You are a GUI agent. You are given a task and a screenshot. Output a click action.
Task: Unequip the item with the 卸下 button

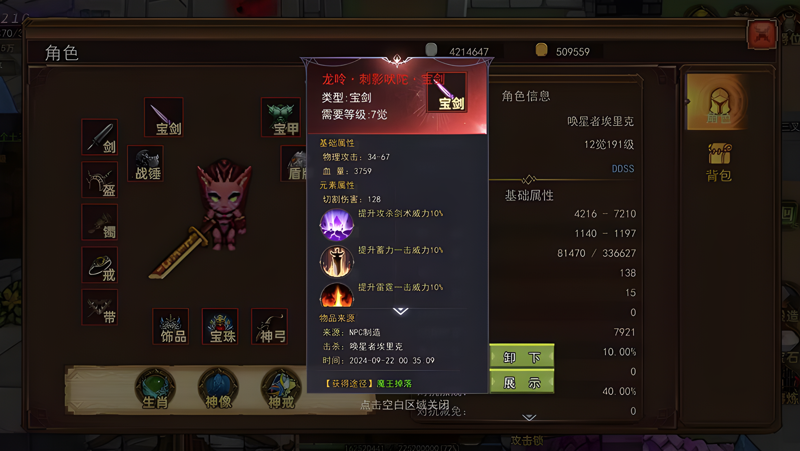(x=521, y=357)
